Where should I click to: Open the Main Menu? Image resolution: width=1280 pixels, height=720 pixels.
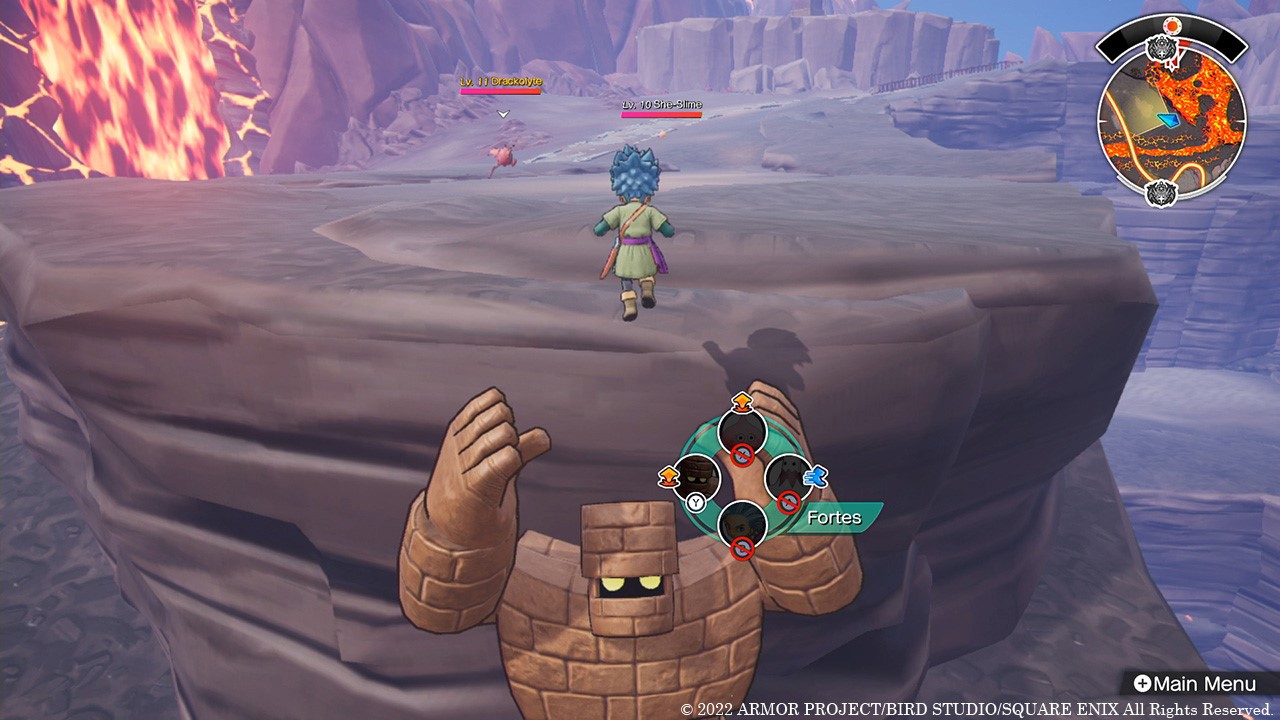pos(1194,684)
